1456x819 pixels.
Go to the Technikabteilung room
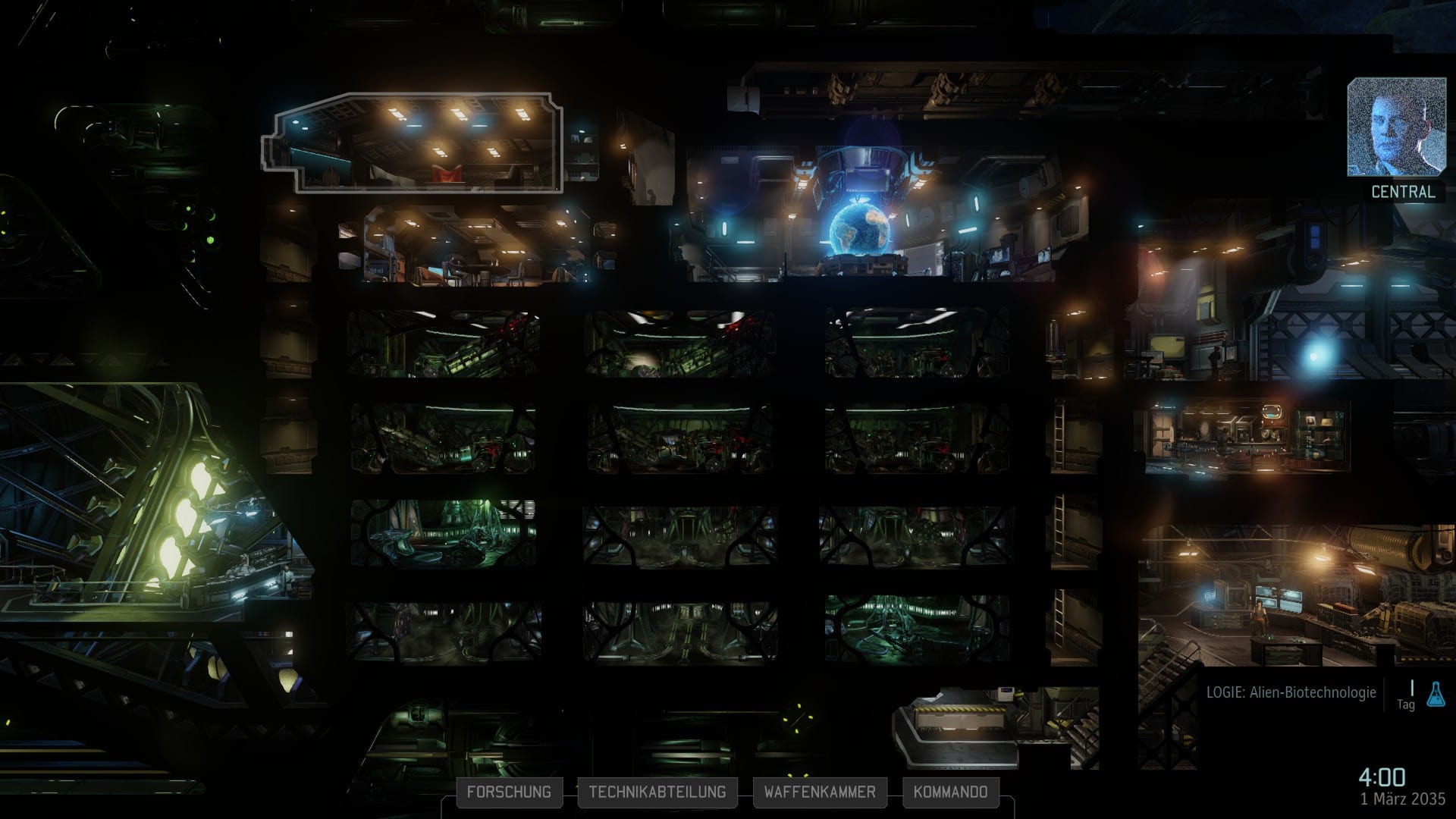[657, 792]
